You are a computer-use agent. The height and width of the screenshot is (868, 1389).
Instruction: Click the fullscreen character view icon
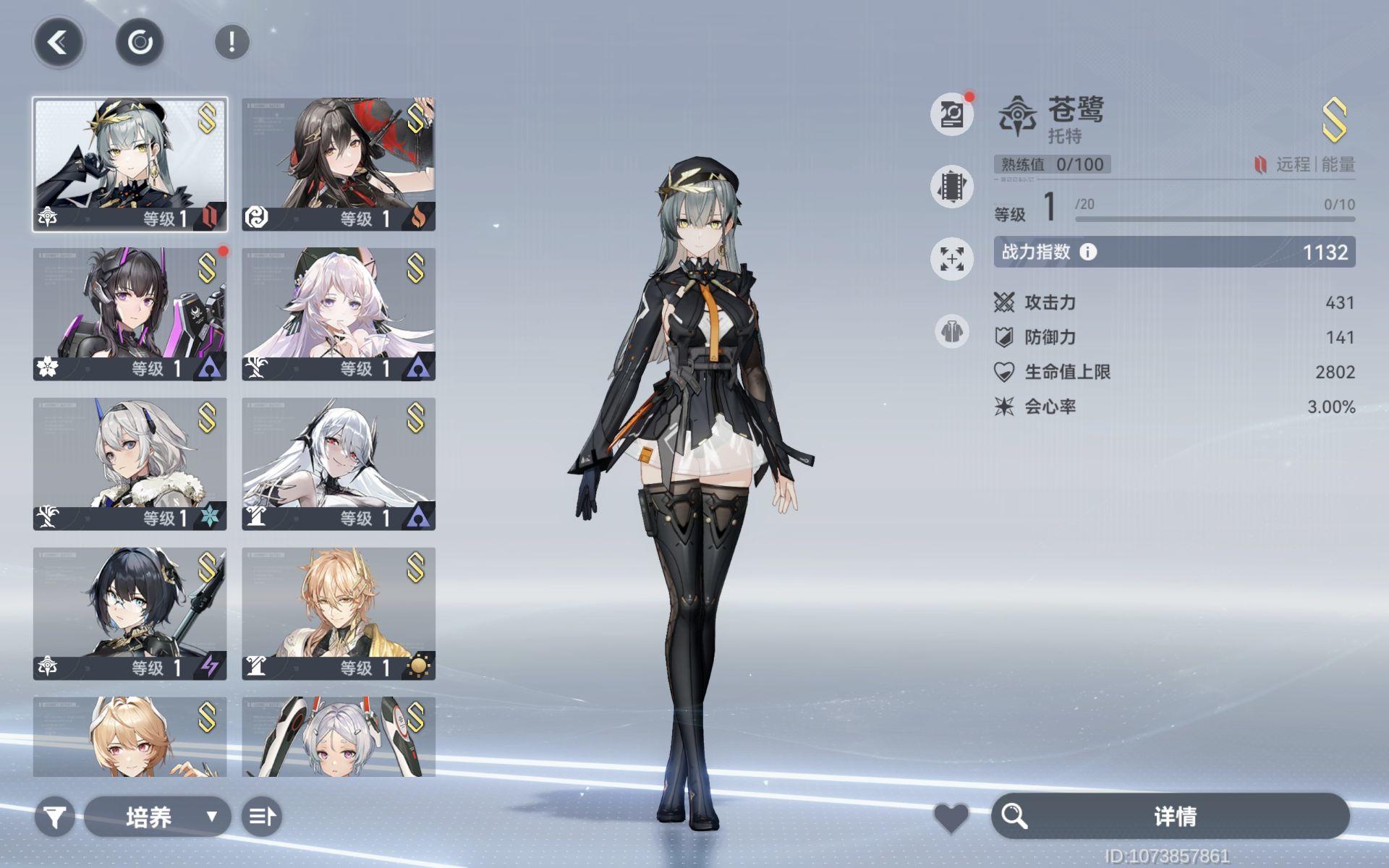(951, 258)
